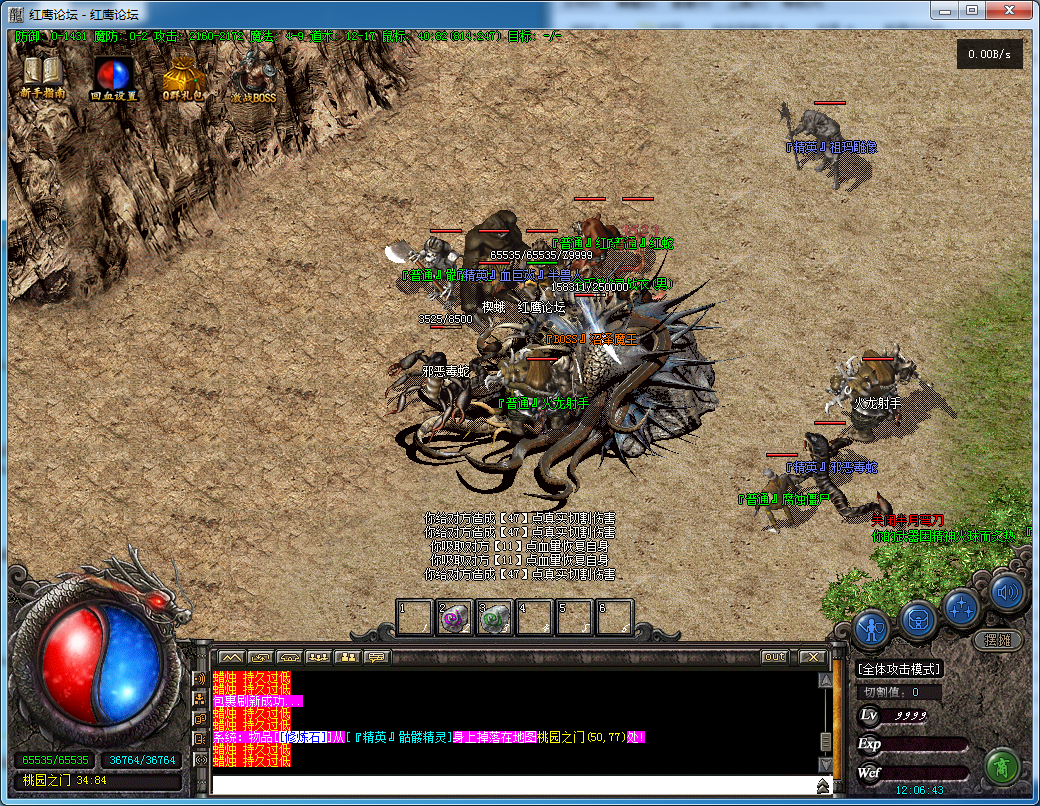The height and width of the screenshot is (806, 1040).
Task: Open the 新手指南 beginner guide book
Action: coord(42,74)
